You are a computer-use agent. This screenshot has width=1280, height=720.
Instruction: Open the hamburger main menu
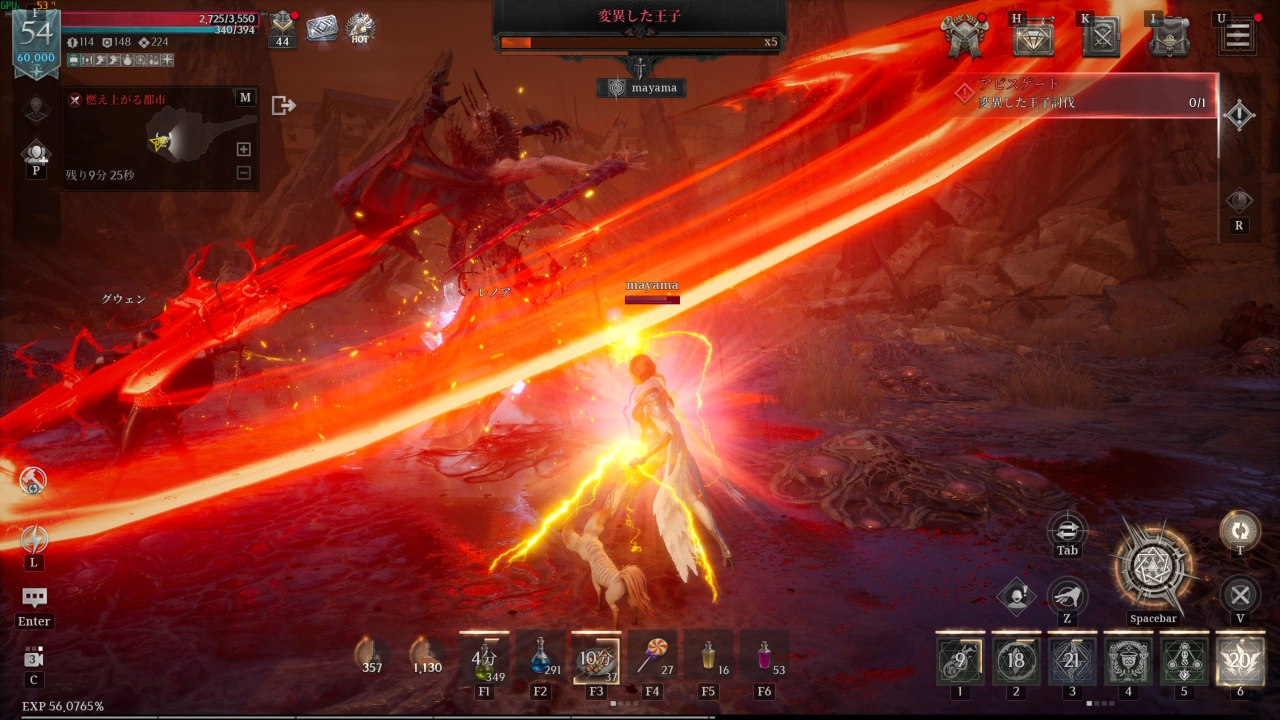pyautogui.click(x=1238, y=37)
